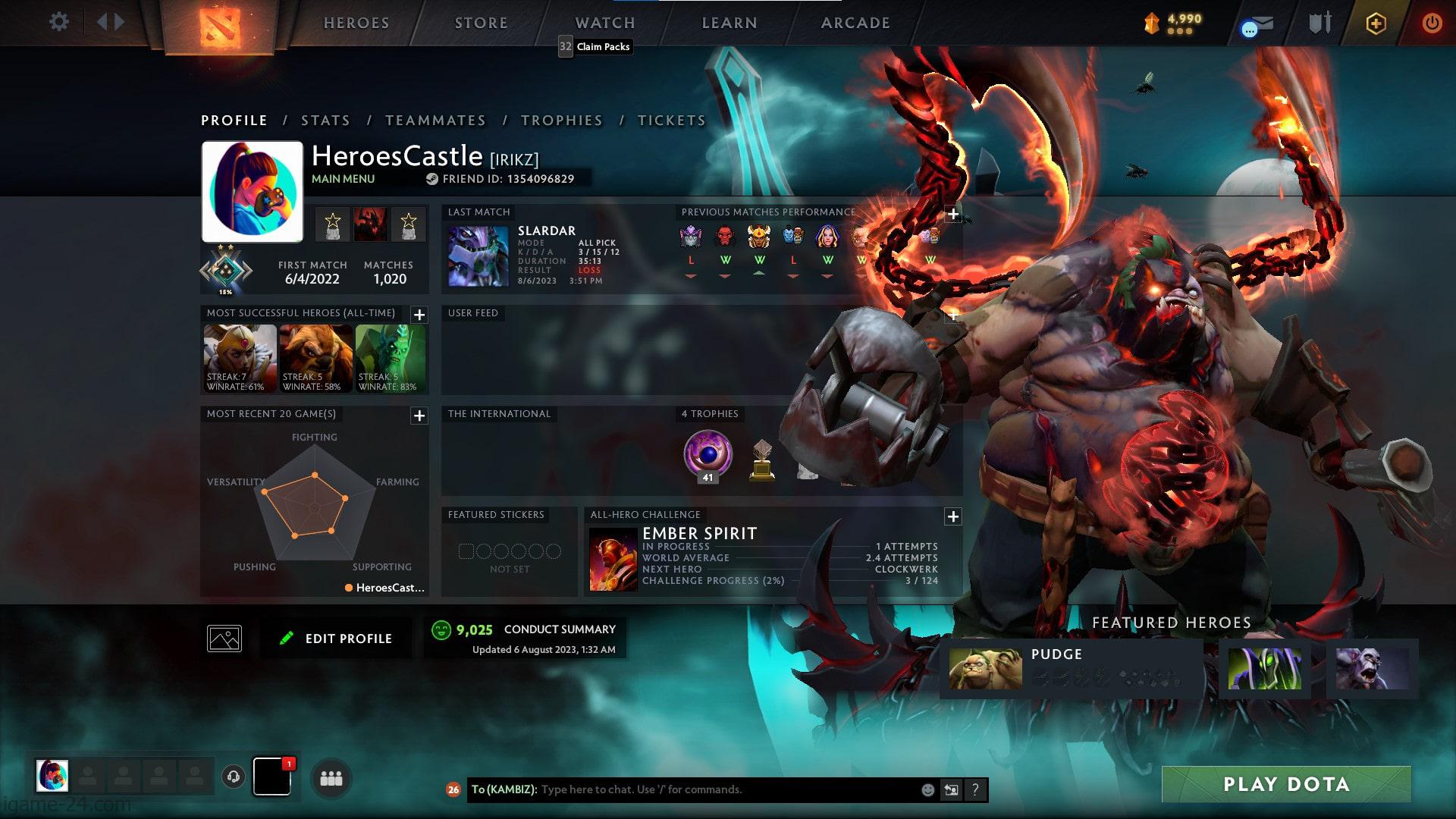This screenshot has height=819, width=1456.
Task: Switch to the Stats tab
Action: [325, 121]
